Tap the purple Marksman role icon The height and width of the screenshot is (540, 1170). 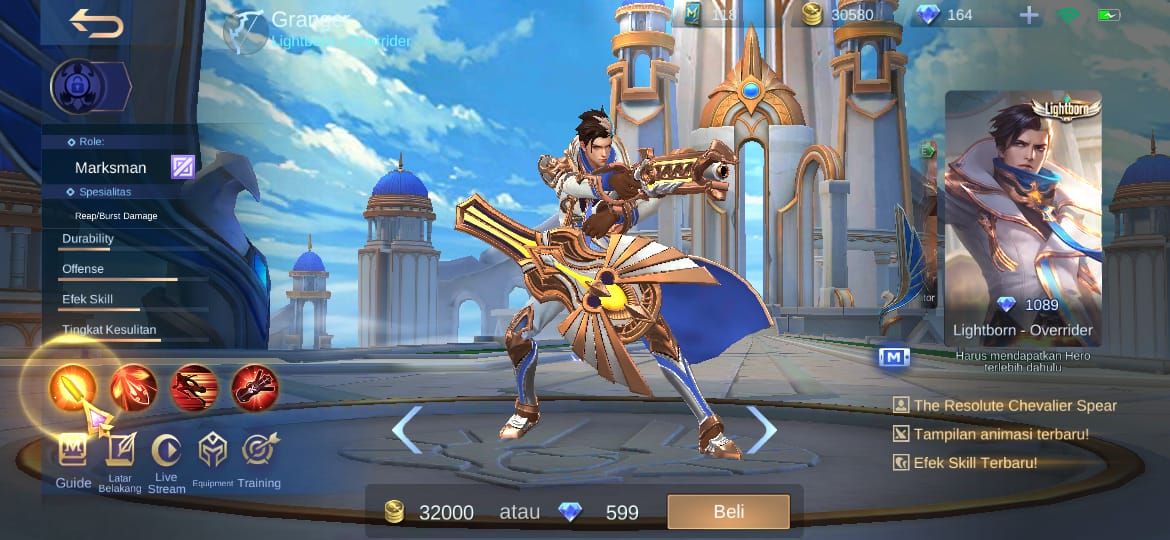pyautogui.click(x=182, y=167)
